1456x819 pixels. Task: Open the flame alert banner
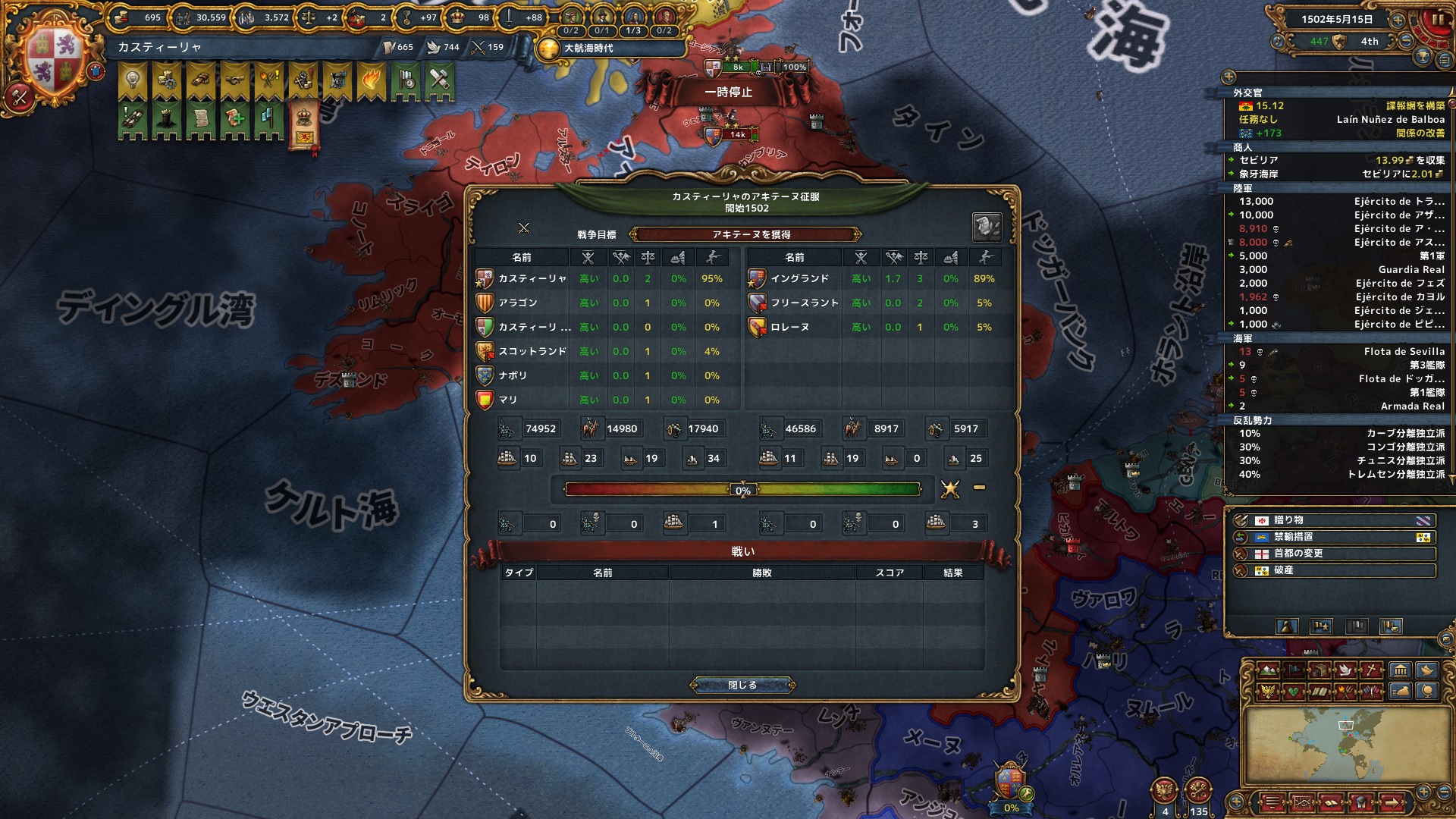tap(372, 80)
